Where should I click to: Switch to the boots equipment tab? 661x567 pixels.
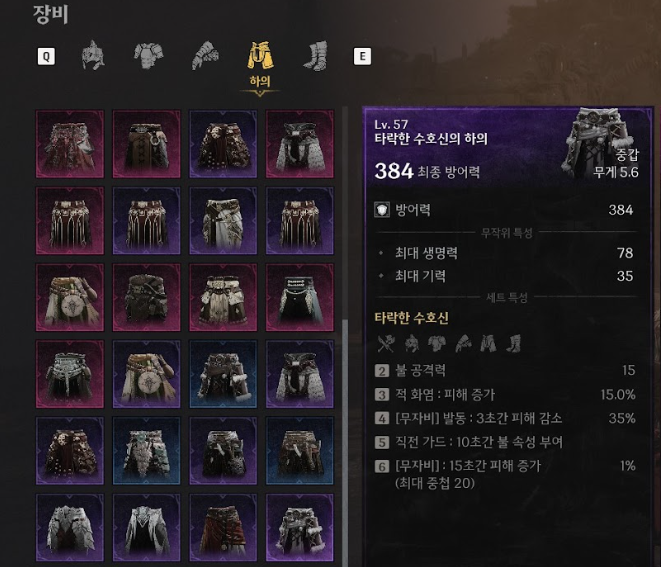(315, 55)
